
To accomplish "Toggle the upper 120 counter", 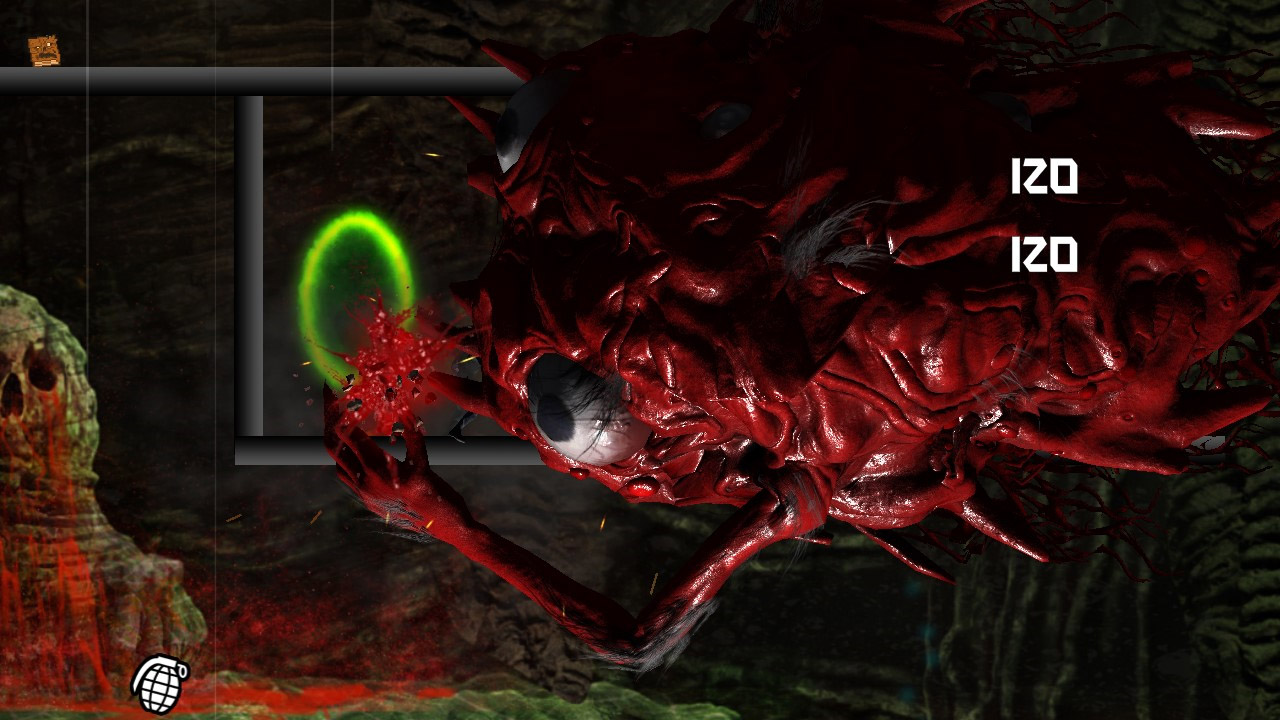I will pos(1046,176).
